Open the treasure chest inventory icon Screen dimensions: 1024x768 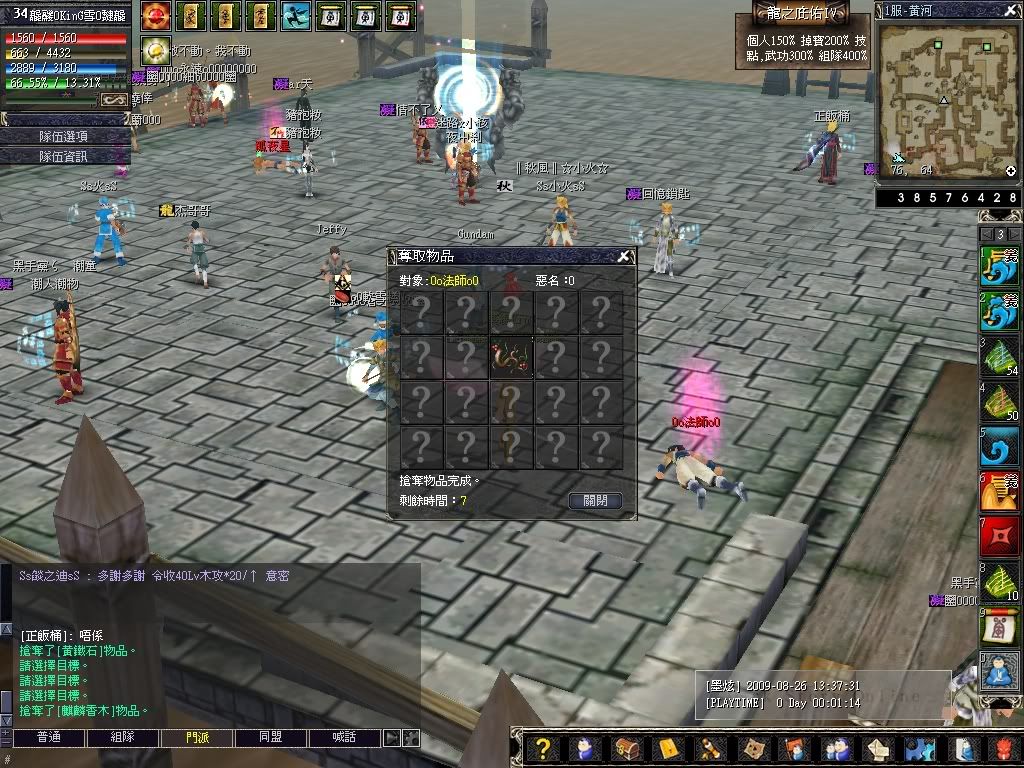tap(627, 748)
